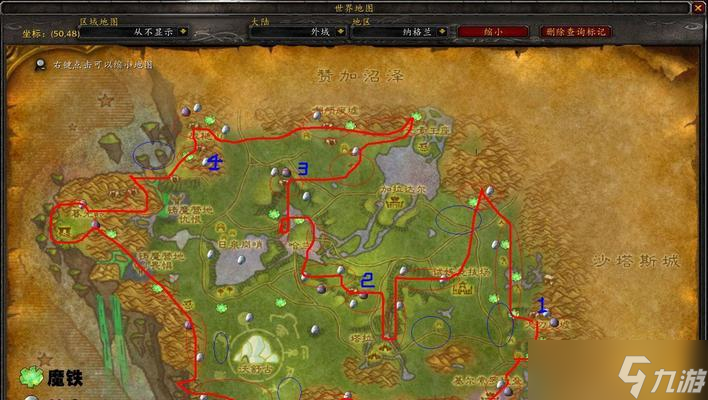Viewport: 708px width, 400px height.
Task: Select the blue route marker number 1
Action: click(543, 305)
